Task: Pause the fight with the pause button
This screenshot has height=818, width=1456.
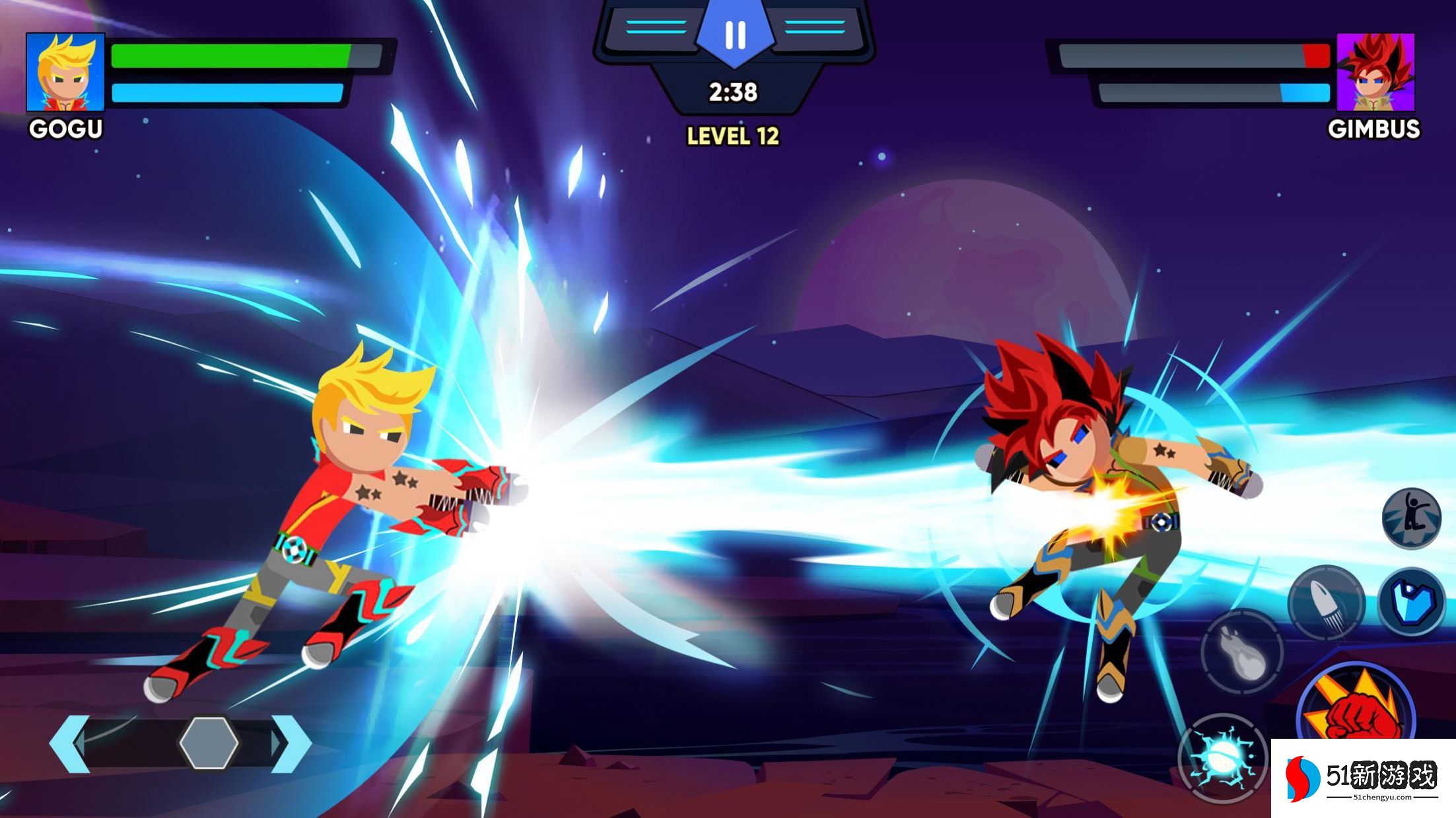Action: [x=734, y=35]
